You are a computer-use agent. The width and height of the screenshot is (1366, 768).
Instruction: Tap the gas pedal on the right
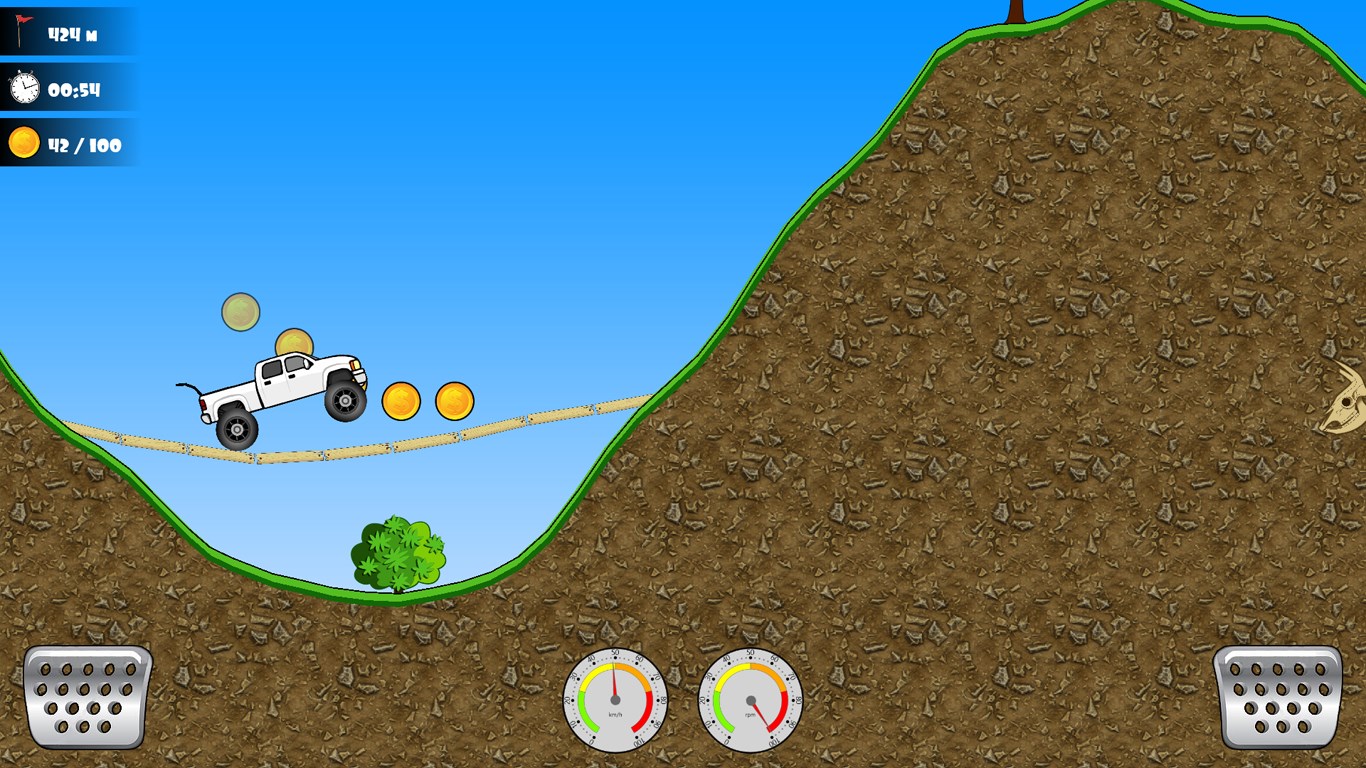coord(1277,696)
